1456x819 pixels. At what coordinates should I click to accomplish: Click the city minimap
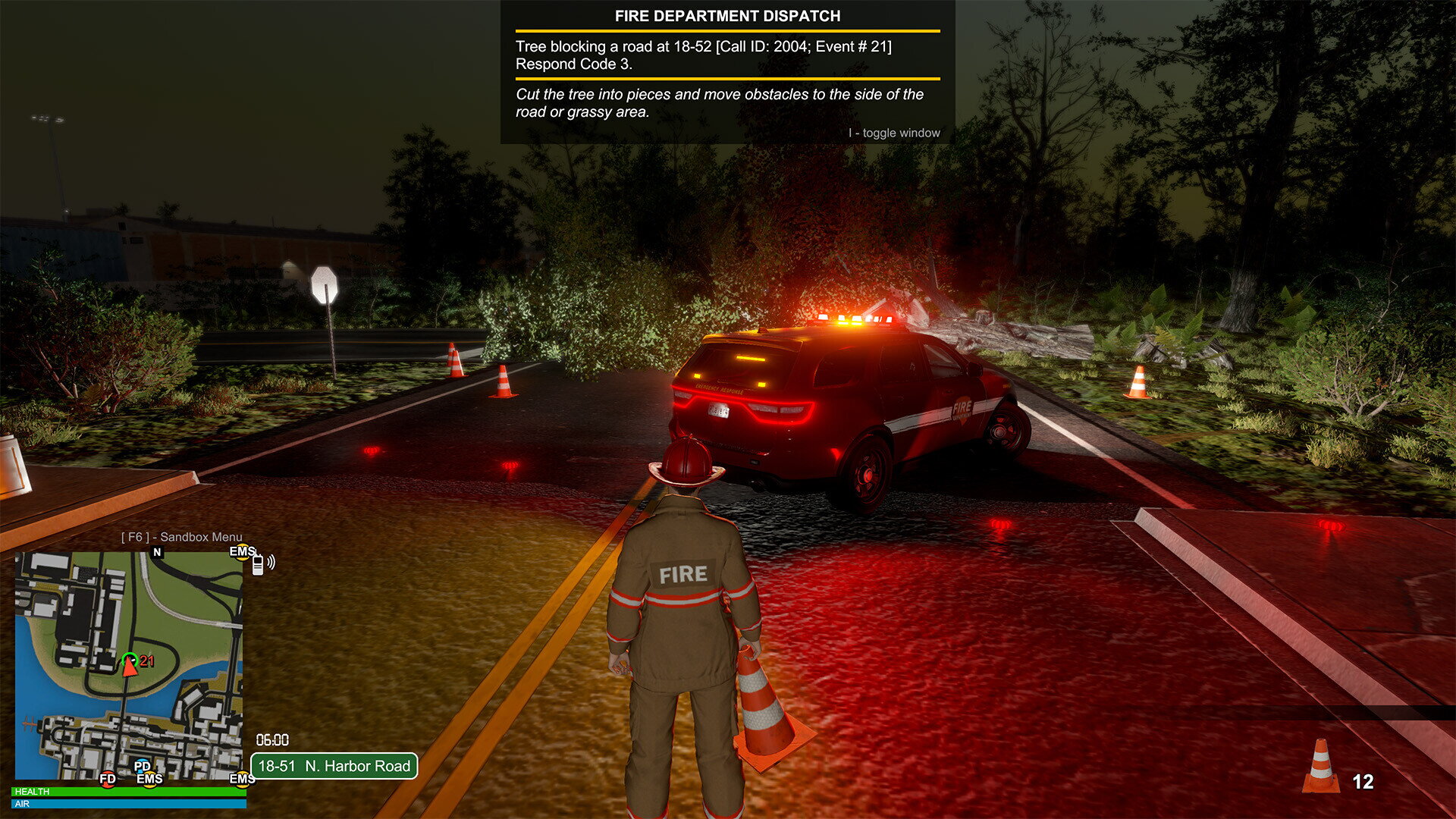tap(129, 666)
